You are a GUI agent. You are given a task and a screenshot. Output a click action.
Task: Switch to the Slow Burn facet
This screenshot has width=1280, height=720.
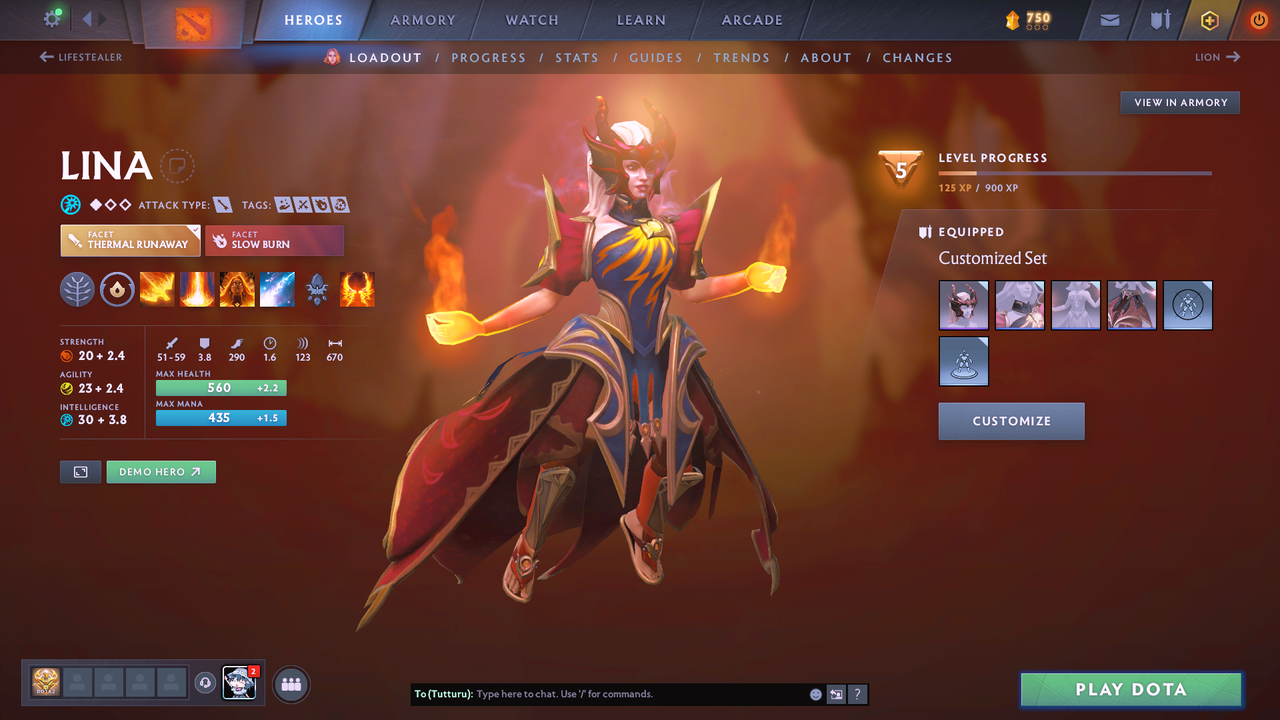275,240
